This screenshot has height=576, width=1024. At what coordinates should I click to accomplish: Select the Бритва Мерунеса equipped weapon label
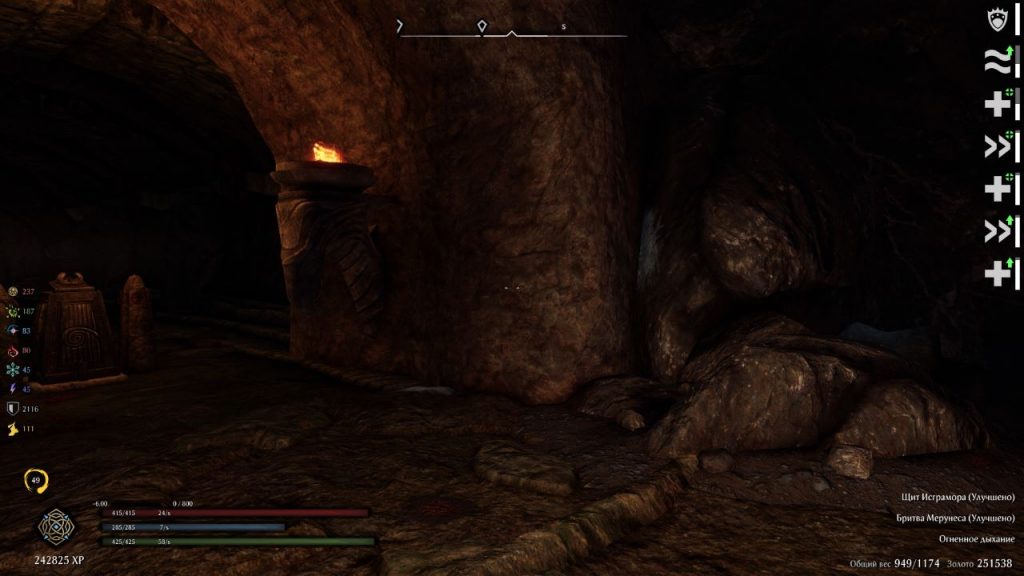(x=956, y=518)
